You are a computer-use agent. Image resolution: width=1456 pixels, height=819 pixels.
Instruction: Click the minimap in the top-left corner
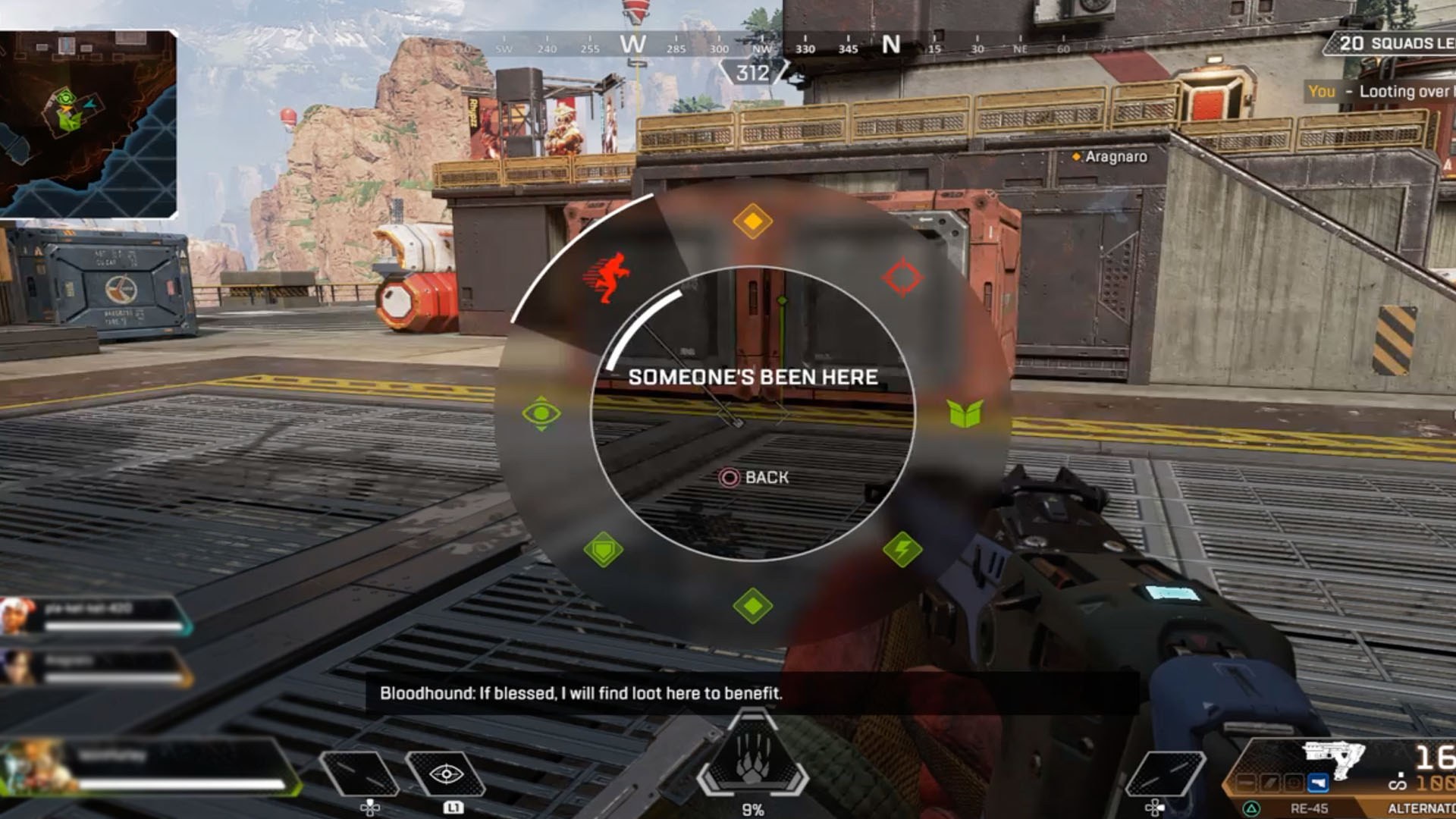click(x=91, y=121)
